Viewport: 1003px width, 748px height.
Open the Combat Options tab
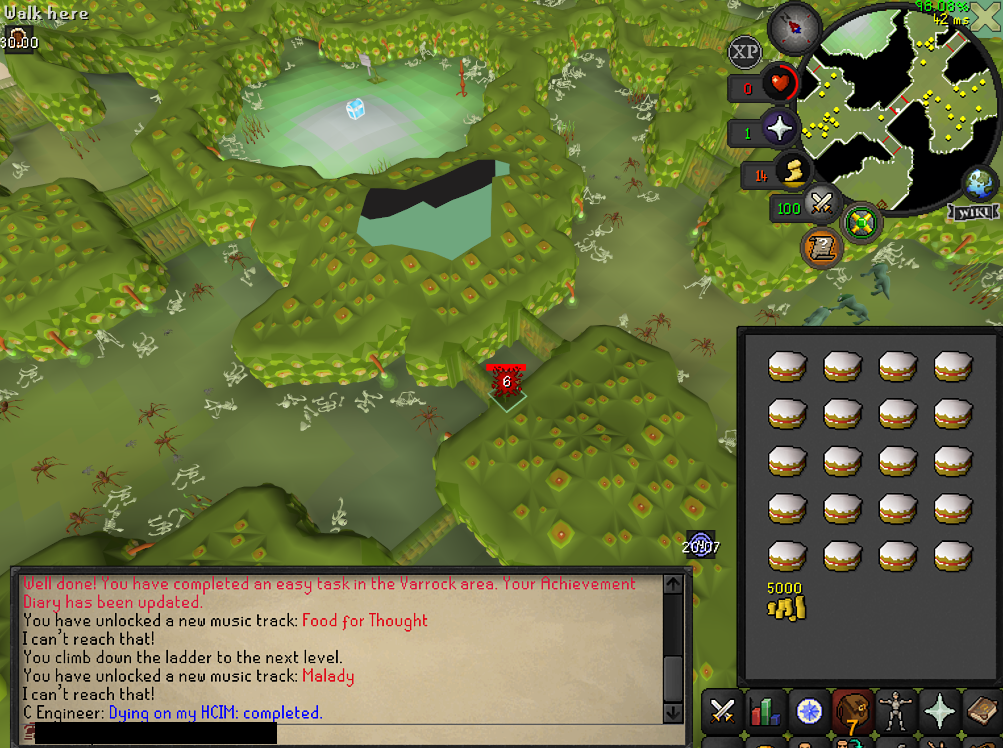[721, 711]
